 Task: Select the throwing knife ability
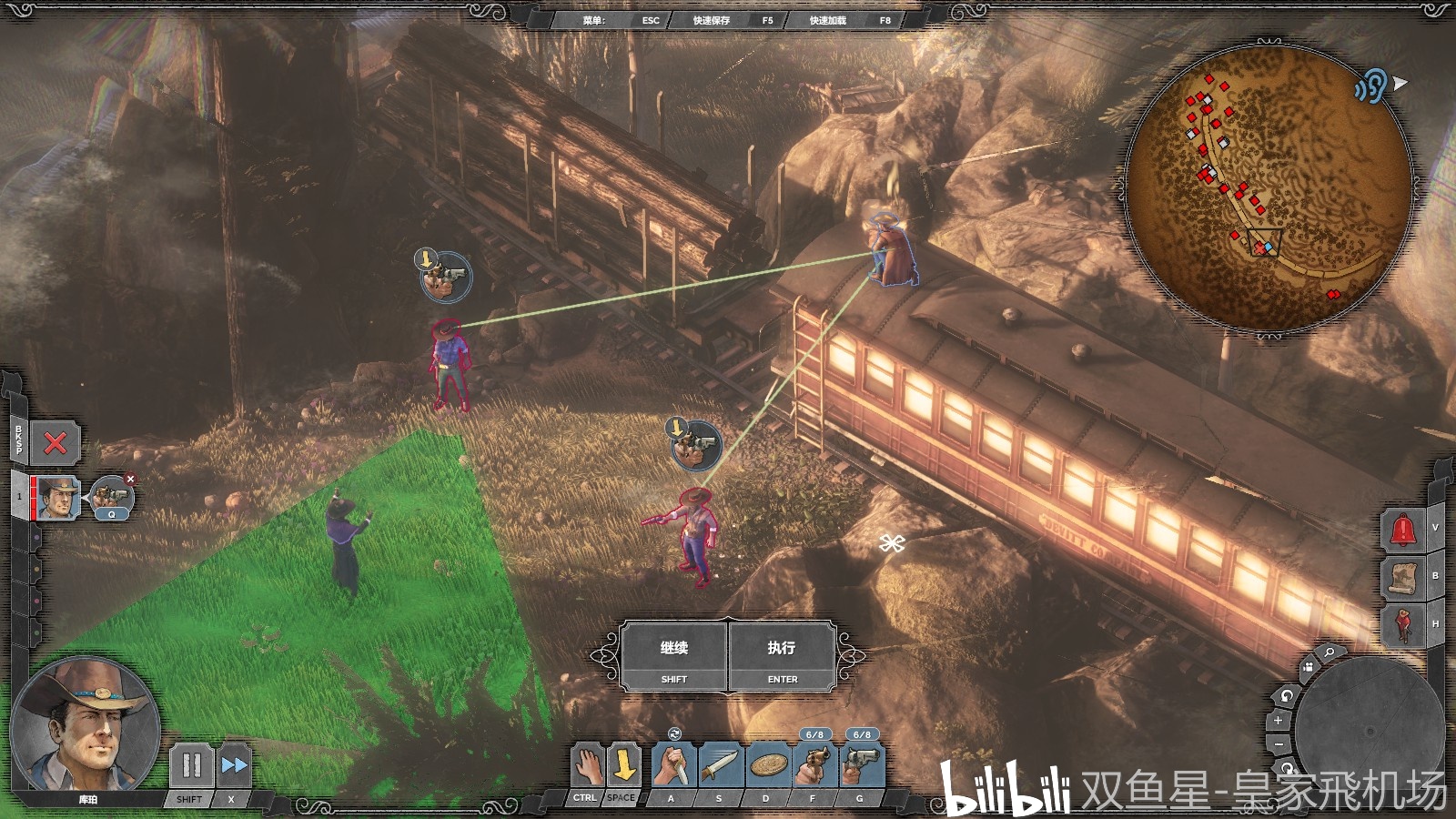click(x=721, y=765)
